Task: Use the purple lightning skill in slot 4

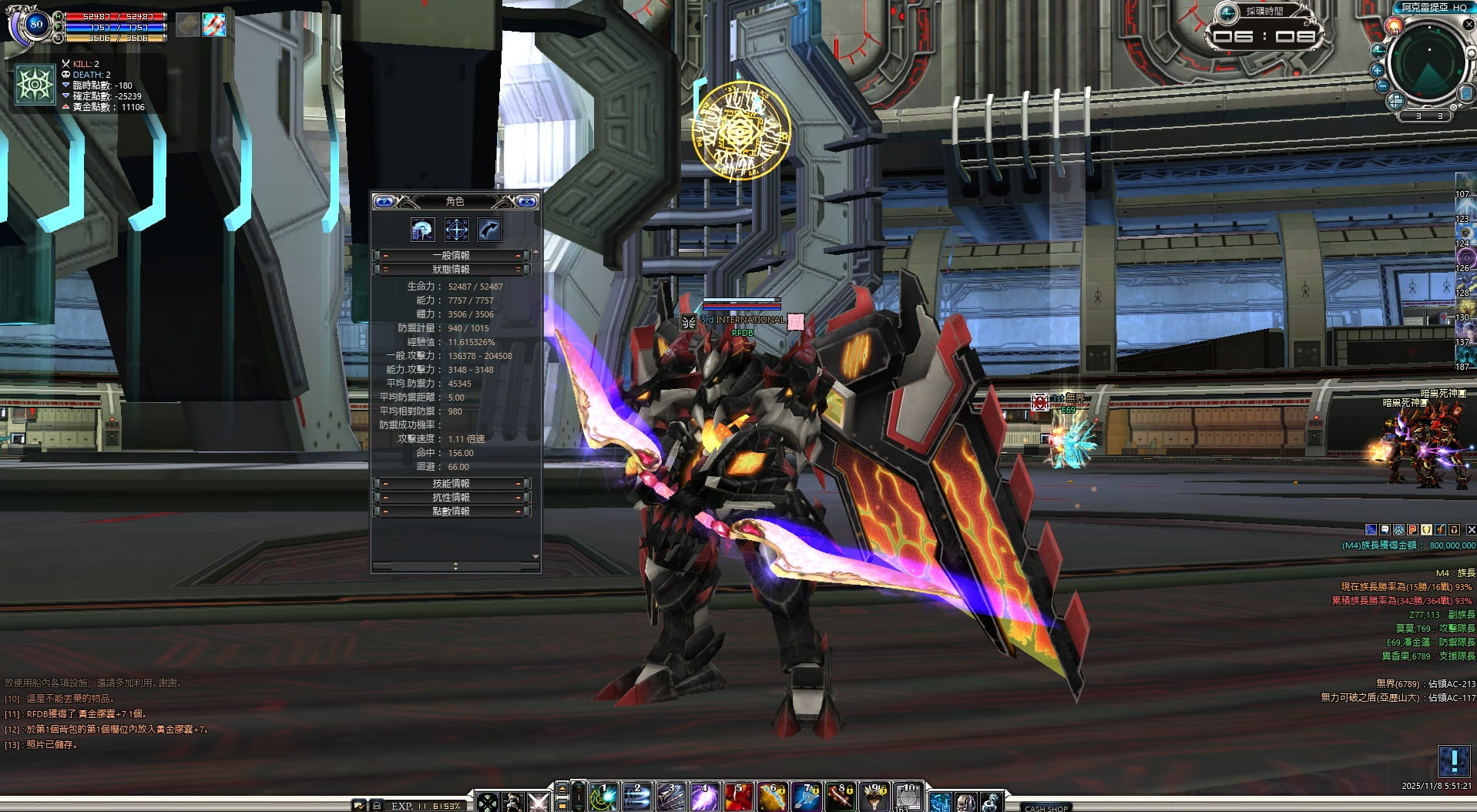Action: pyautogui.click(x=704, y=797)
